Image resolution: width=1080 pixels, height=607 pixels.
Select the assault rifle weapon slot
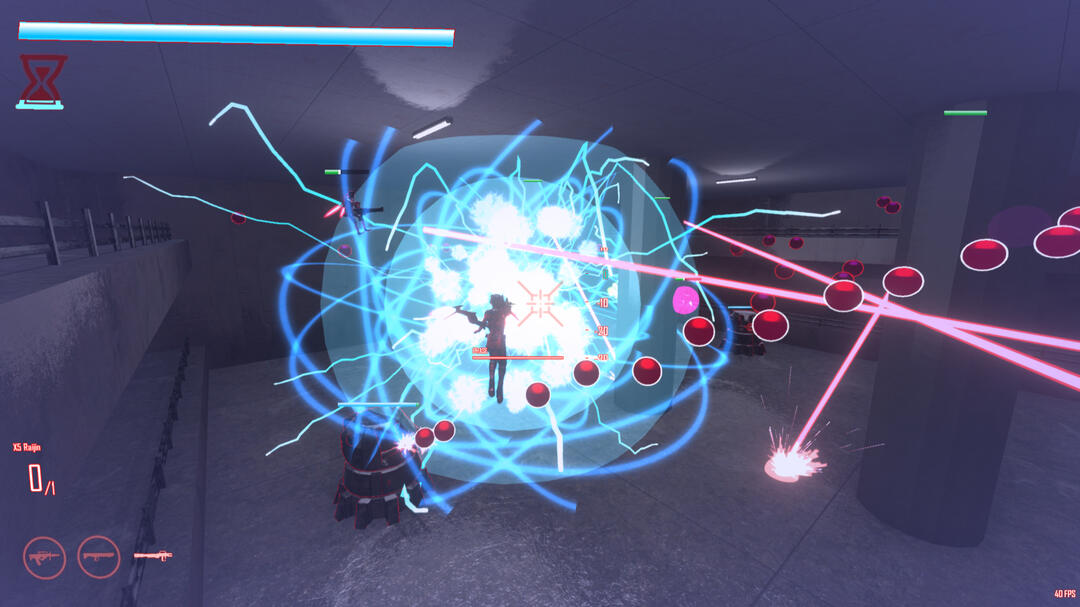tap(44, 557)
